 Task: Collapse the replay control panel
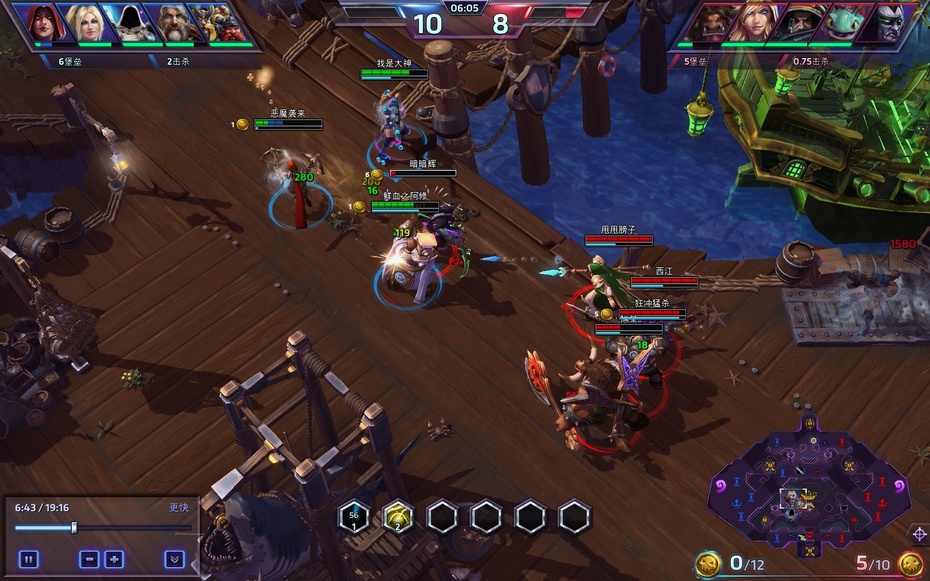(175, 559)
